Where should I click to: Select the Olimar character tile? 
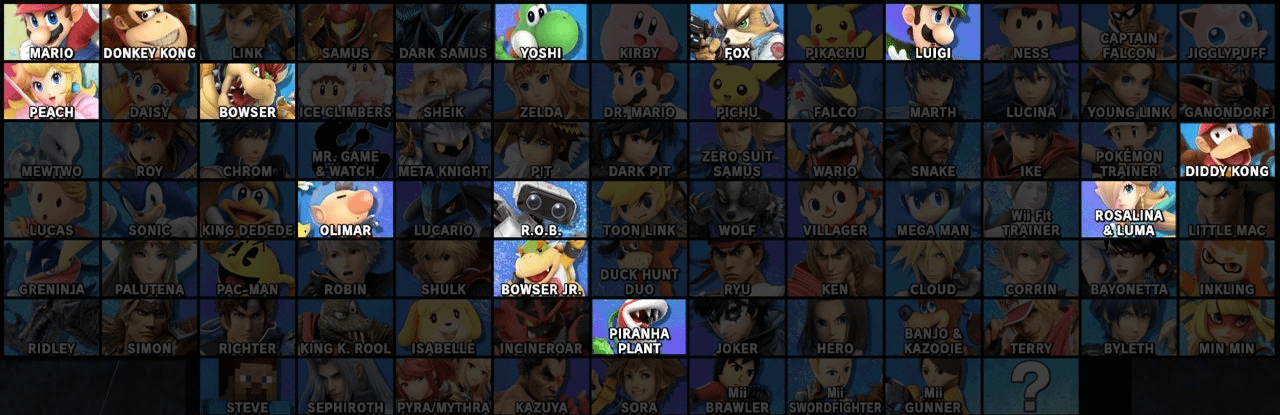pos(345,208)
